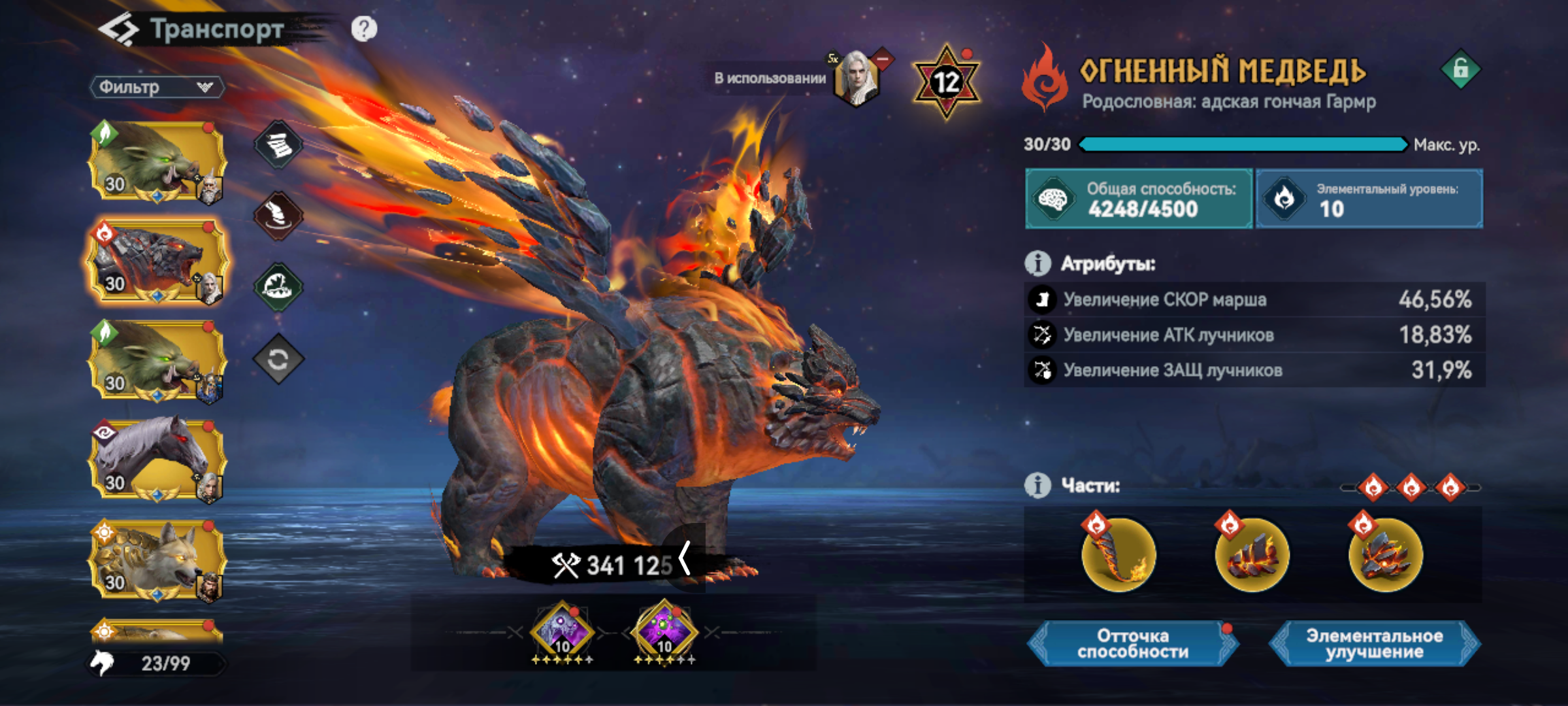
Task: Show parts (Части) info
Action: coord(1037,486)
